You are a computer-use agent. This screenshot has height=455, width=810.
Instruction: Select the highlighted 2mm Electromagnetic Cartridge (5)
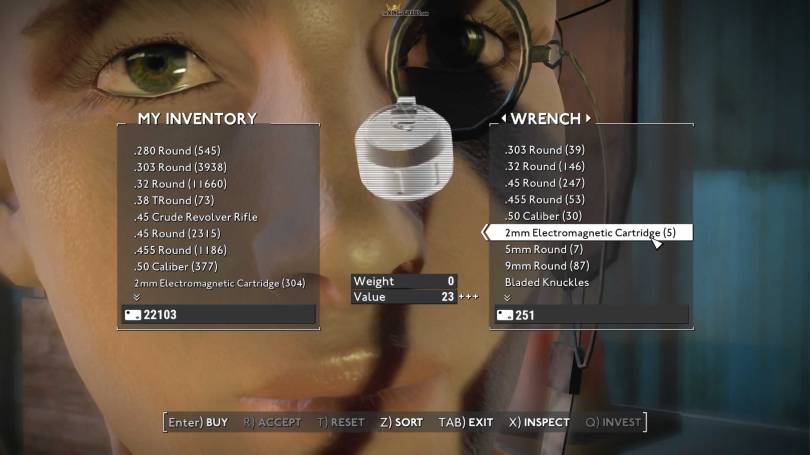coord(590,233)
